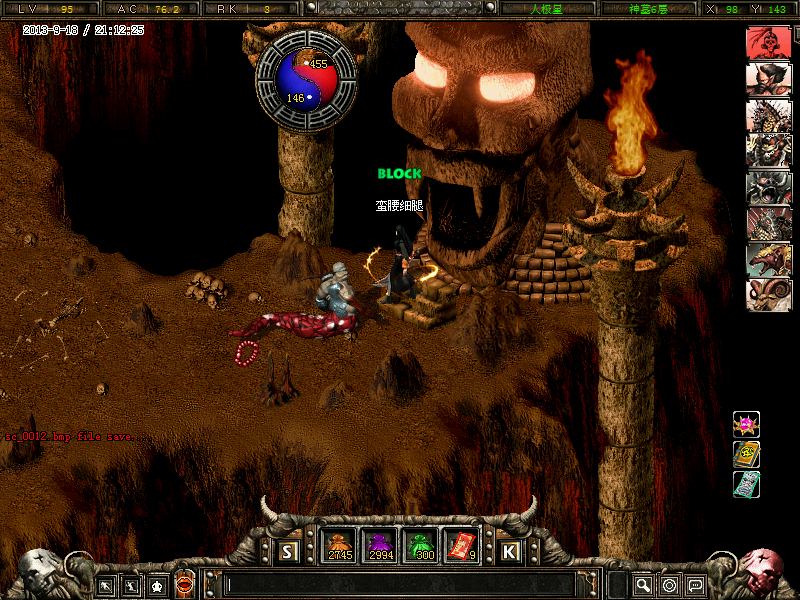The image size is (800, 600).
Task: Click into the chat input box
Action: pos(400,584)
